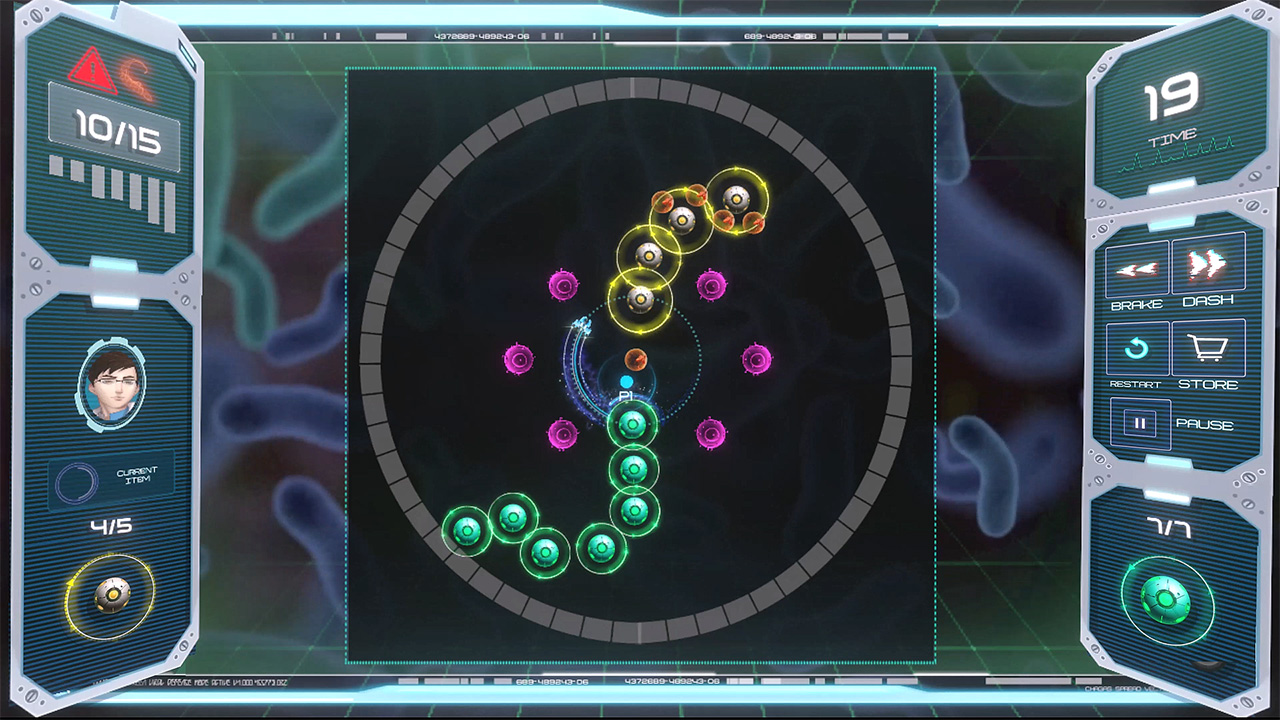Select the green orb icon below 7/7
The width and height of the screenshot is (1280, 720).
(1166, 599)
